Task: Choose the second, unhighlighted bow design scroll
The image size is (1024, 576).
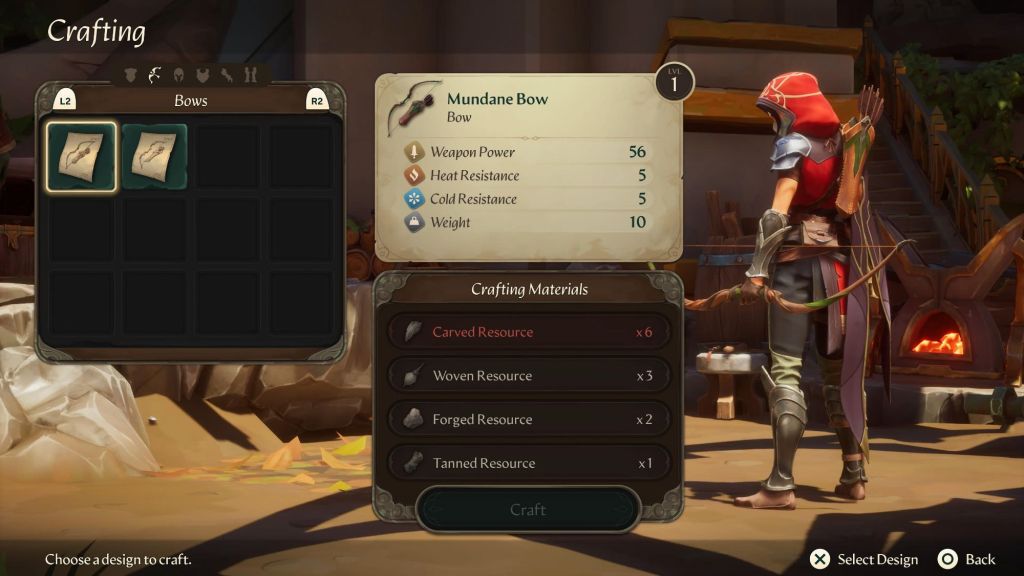Action: pos(155,156)
